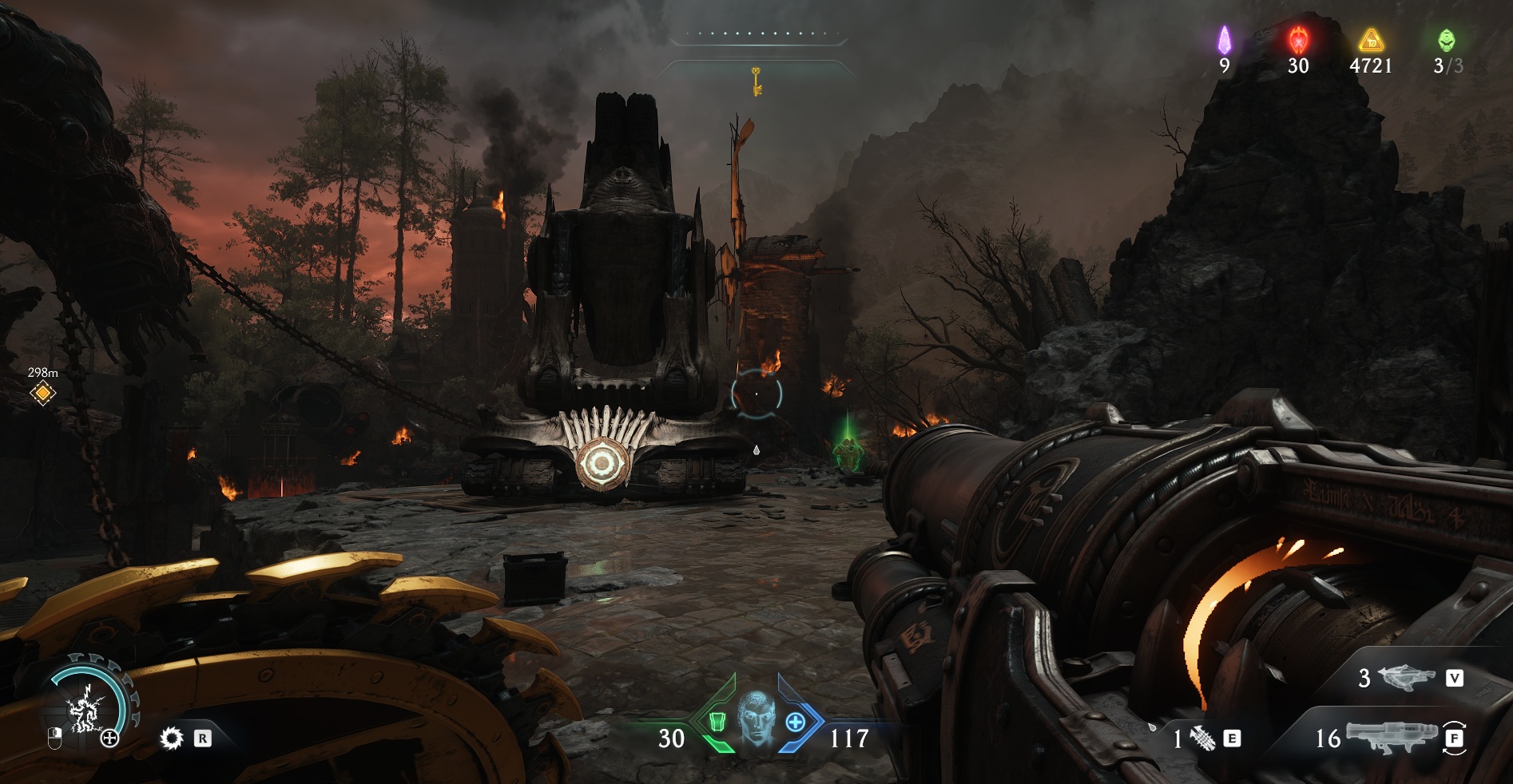Select the spiked melee weapon icon
1513x784 pixels.
point(1204,739)
